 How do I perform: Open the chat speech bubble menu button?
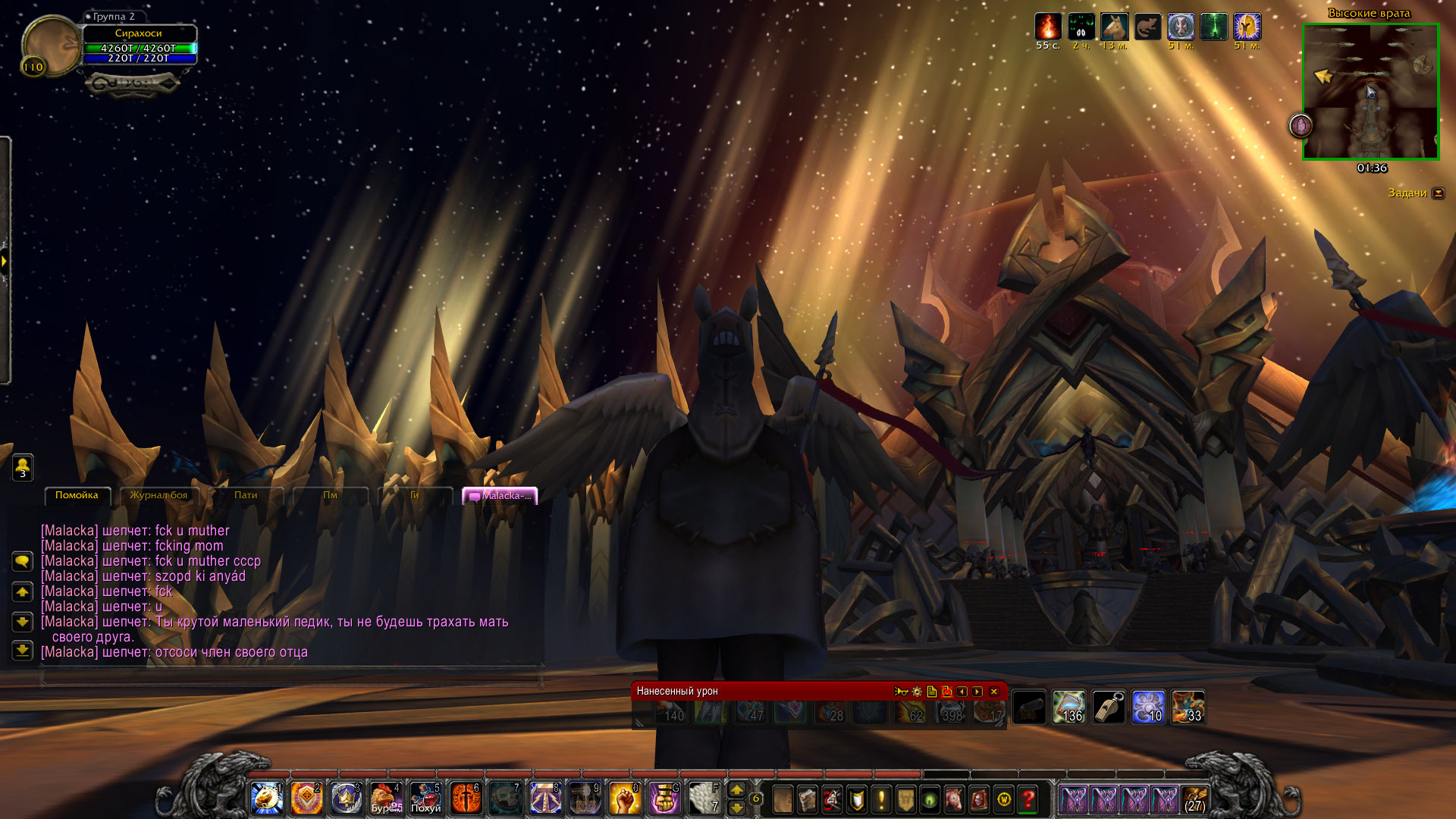pyautogui.click(x=22, y=562)
